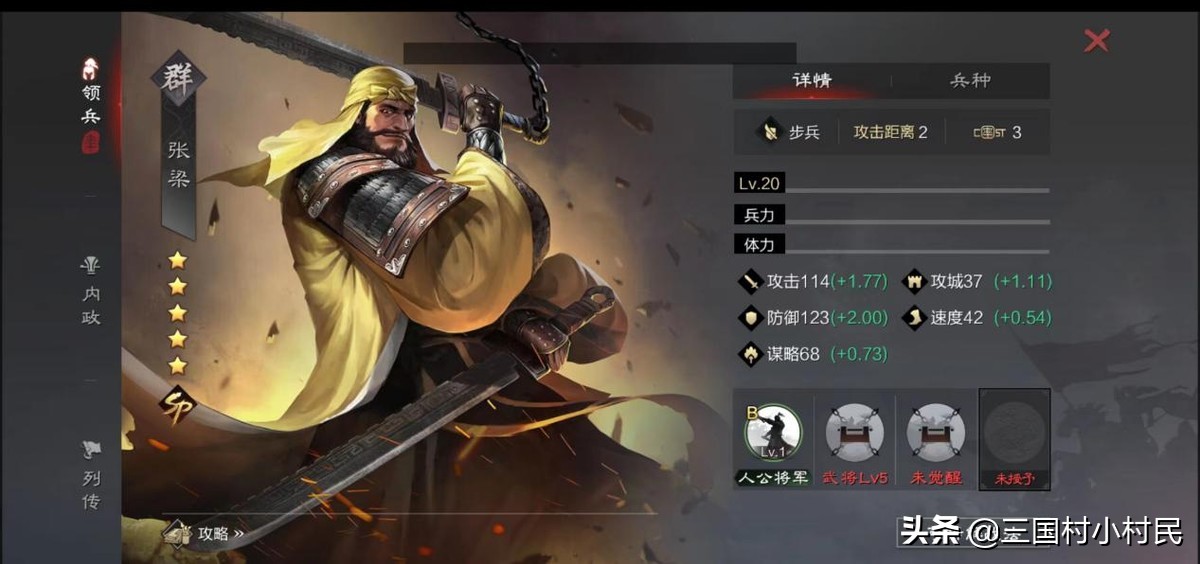This screenshot has width=1200, height=564.
Task: Close the general details panel
Action: pyautogui.click(x=1097, y=40)
